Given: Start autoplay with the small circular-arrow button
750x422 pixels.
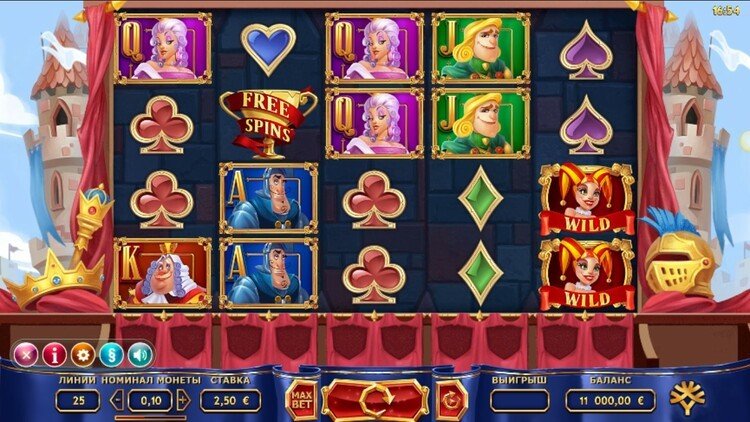Looking at the screenshot, I should click(451, 400).
